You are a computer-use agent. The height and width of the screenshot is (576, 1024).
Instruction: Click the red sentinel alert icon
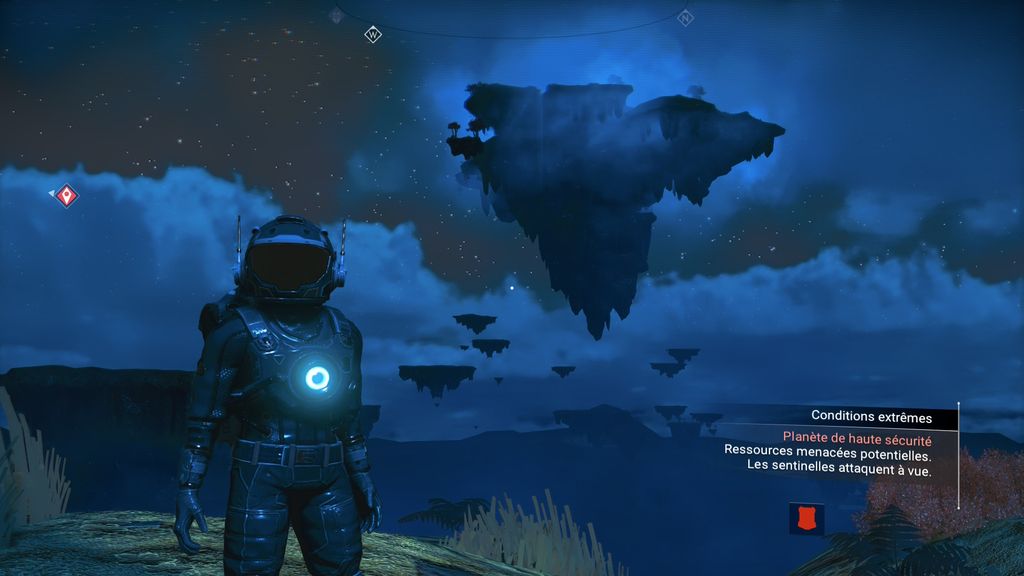click(x=806, y=518)
